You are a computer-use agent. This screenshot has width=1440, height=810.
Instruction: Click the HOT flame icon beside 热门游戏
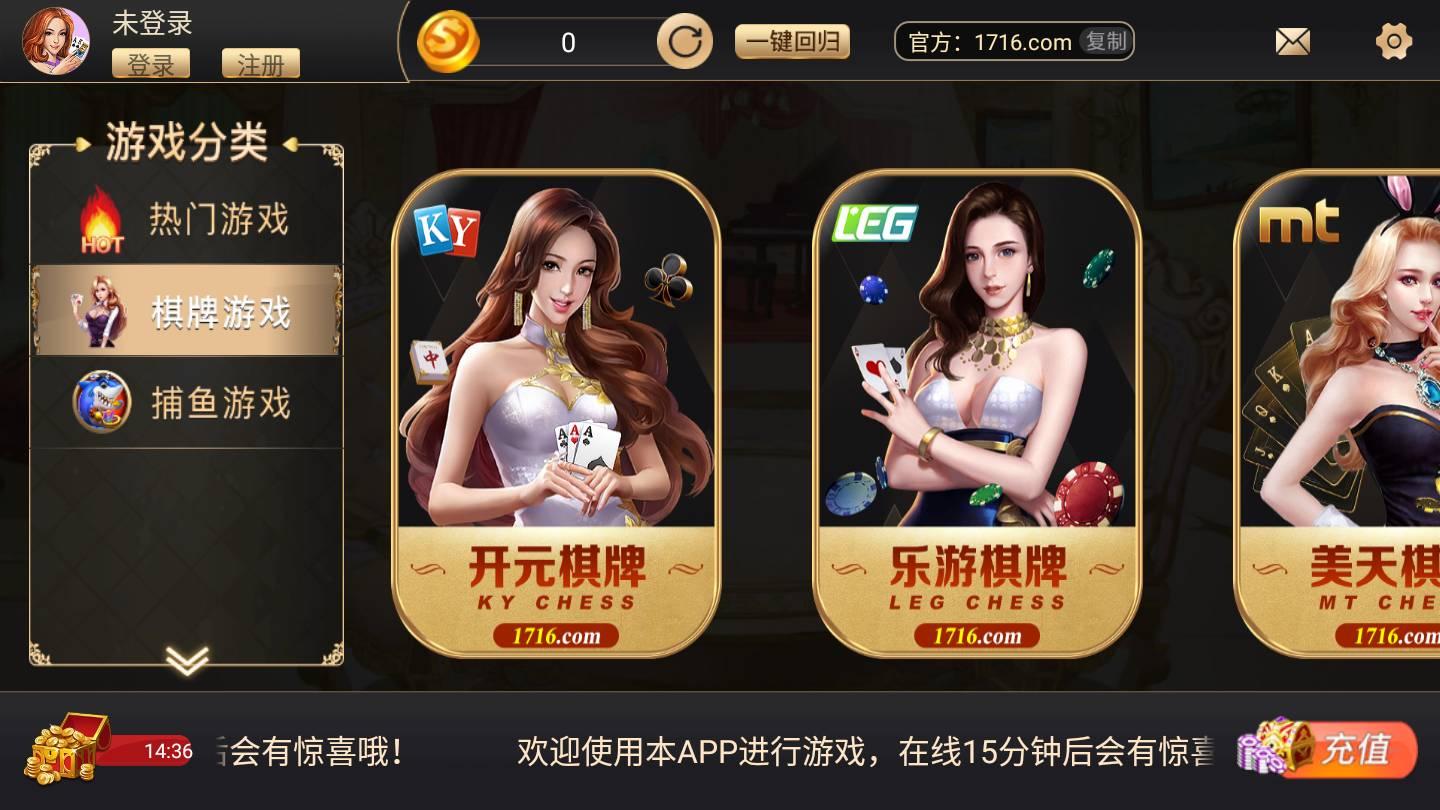[98, 218]
